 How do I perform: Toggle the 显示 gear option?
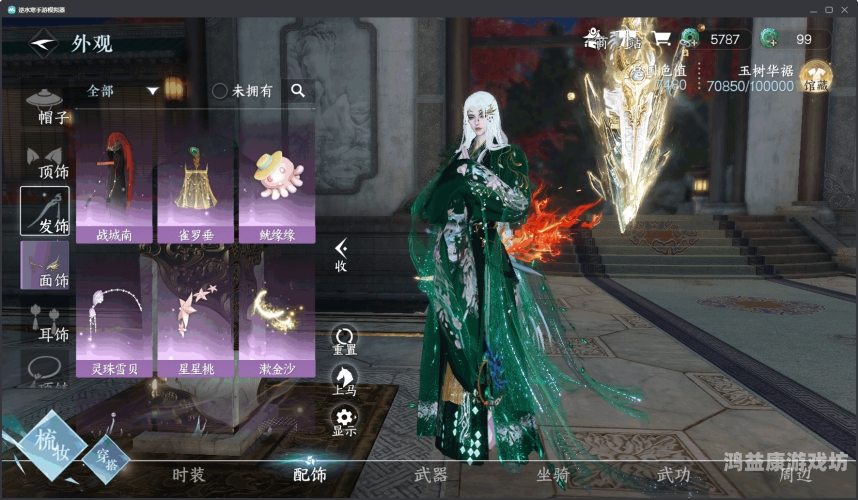click(344, 421)
